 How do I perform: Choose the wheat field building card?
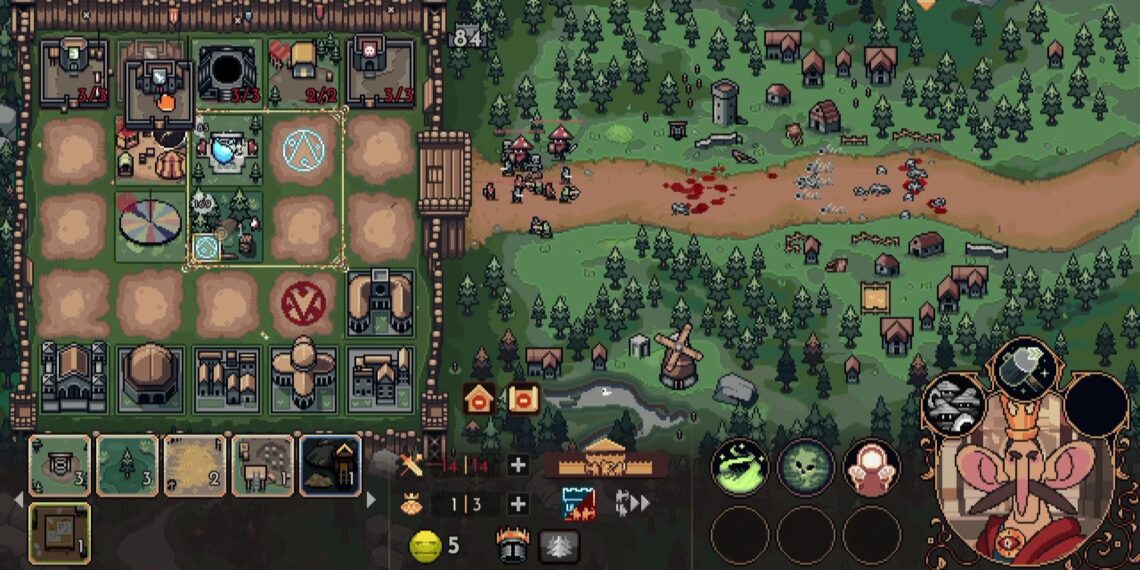click(x=196, y=465)
